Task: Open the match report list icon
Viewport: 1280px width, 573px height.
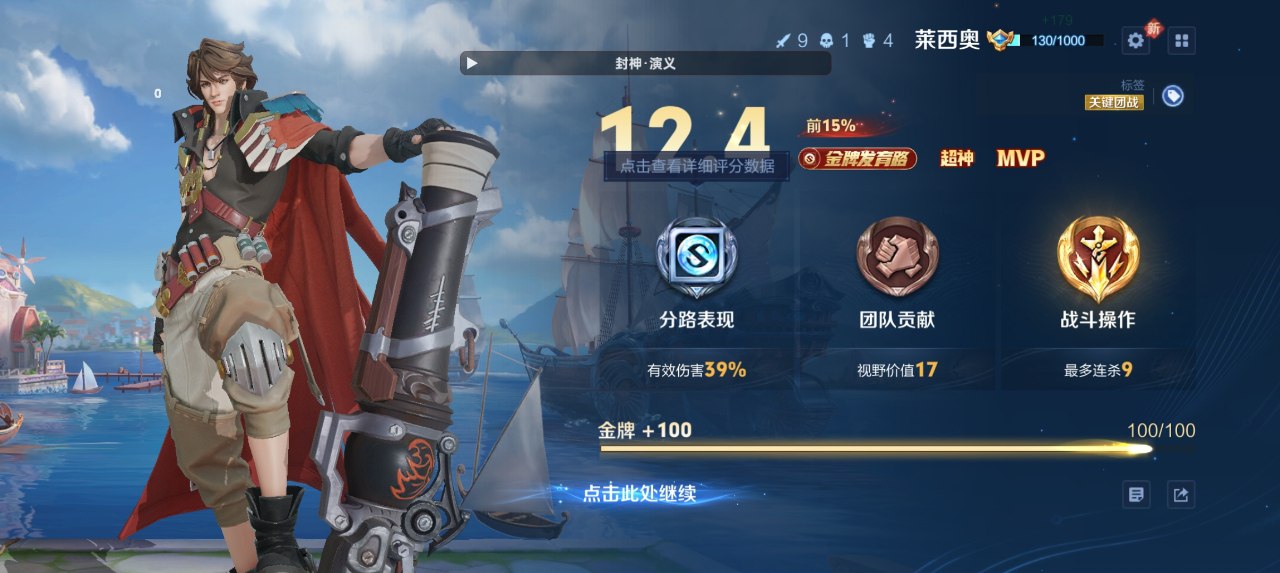Action: pyautogui.click(x=1136, y=494)
